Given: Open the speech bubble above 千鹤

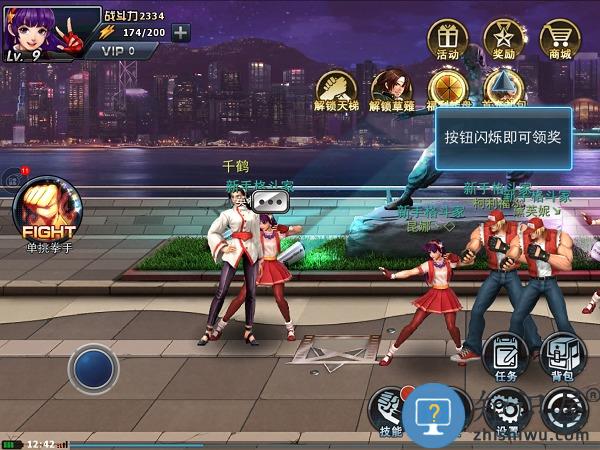Looking at the screenshot, I should (270, 201).
